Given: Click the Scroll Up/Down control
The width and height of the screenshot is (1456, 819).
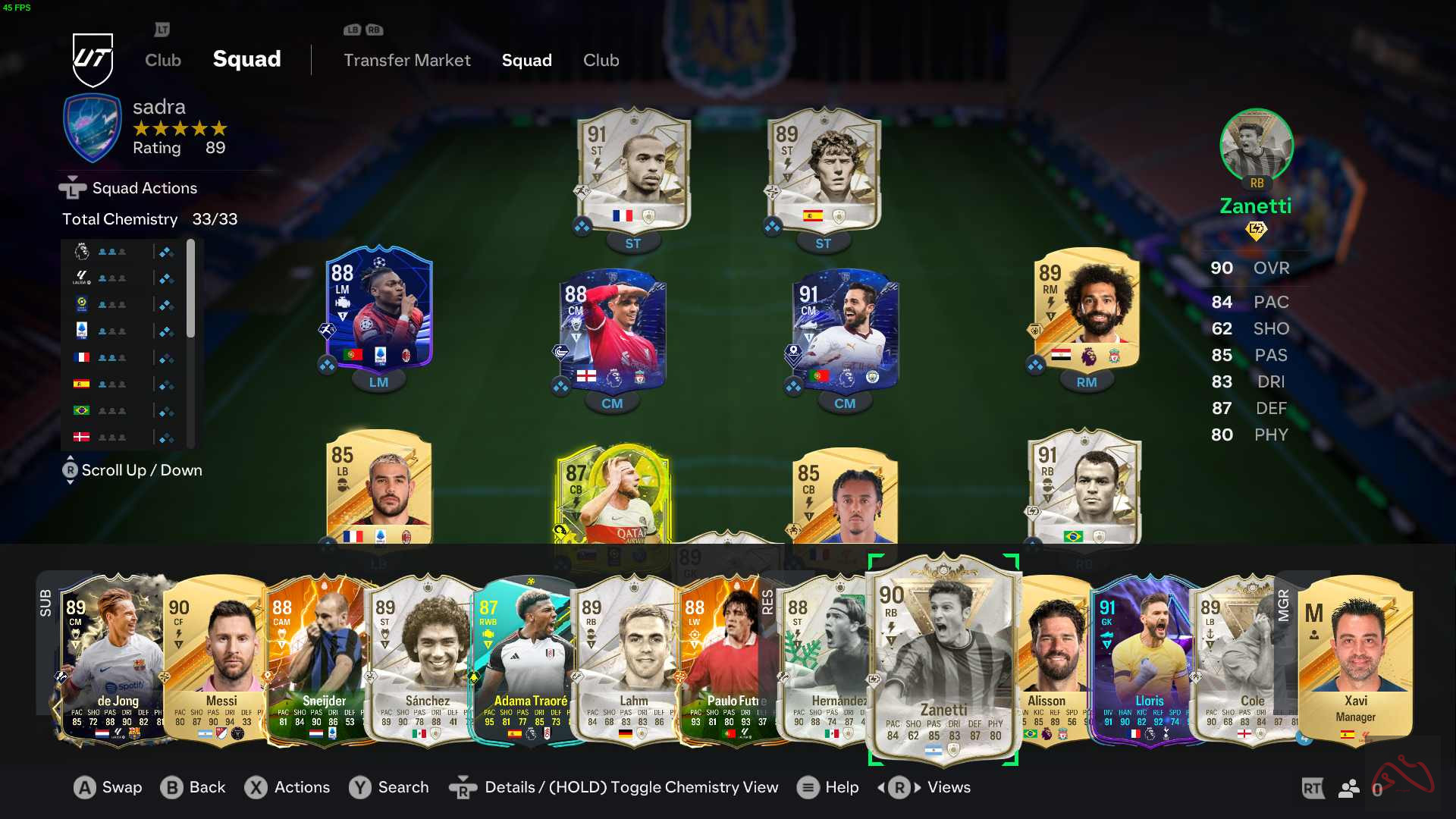Looking at the screenshot, I should pos(71,470).
